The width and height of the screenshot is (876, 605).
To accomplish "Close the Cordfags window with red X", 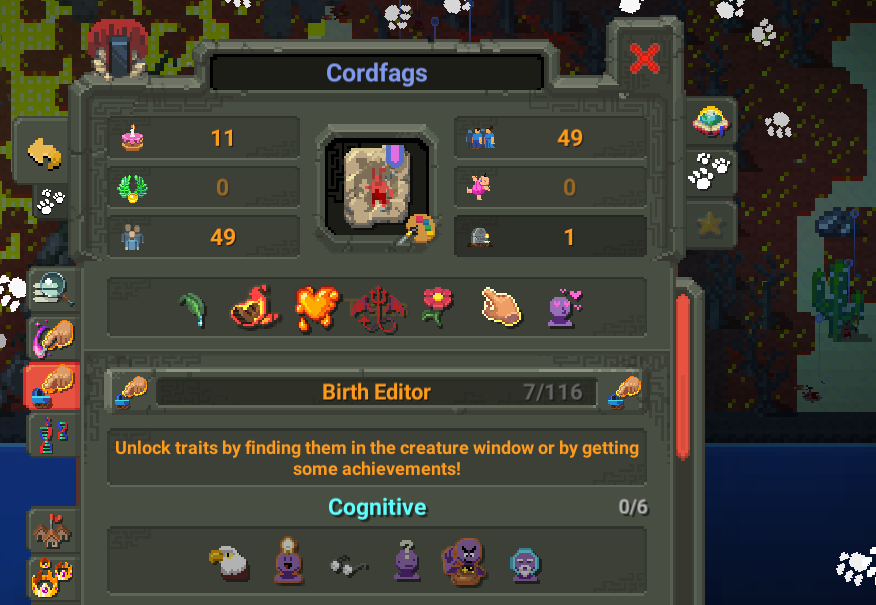I will 645,59.
